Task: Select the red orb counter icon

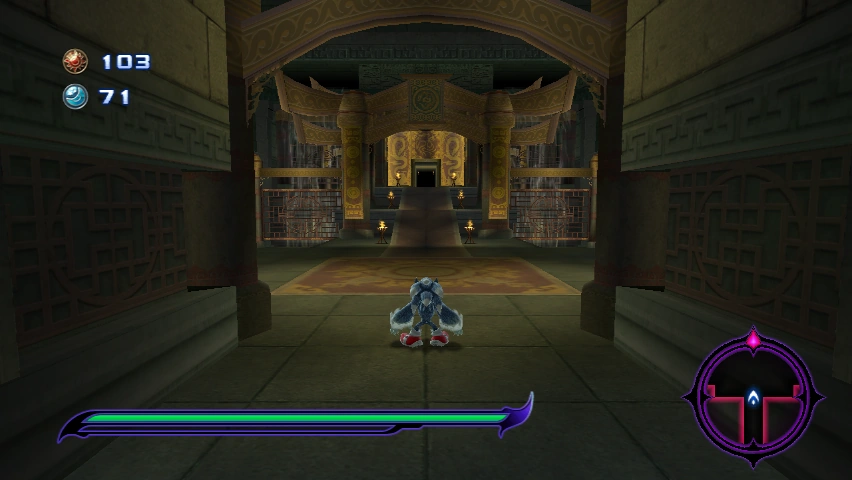Action: coord(75,62)
